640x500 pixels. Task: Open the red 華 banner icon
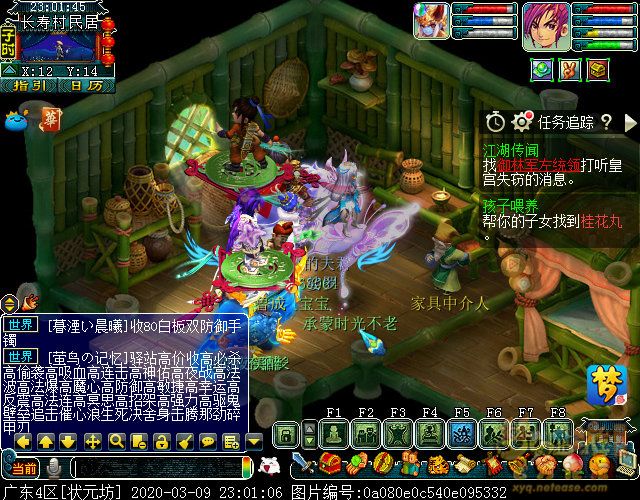[x=52, y=120]
